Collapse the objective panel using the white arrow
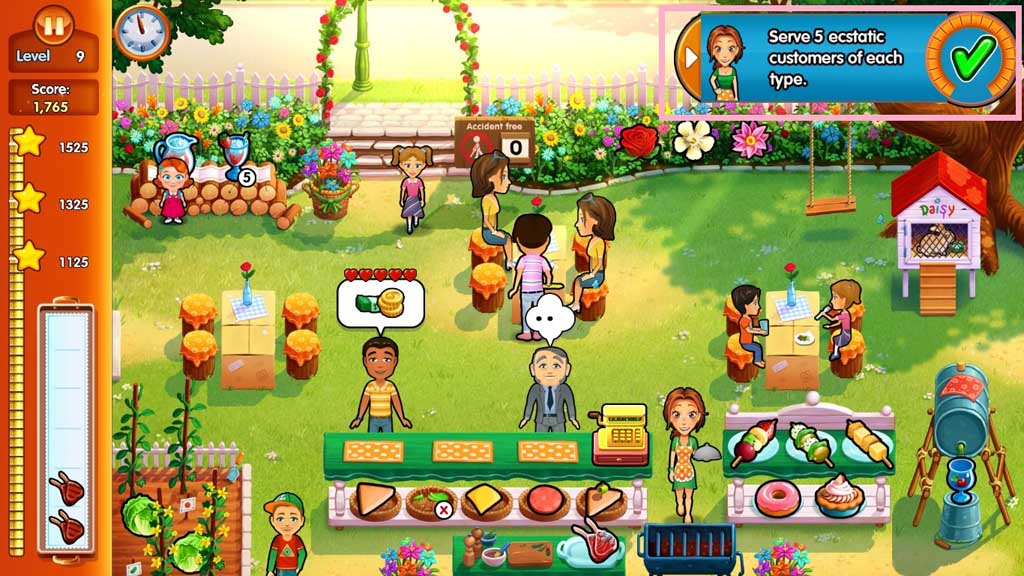The image size is (1024, 576). pyautogui.click(x=689, y=59)
